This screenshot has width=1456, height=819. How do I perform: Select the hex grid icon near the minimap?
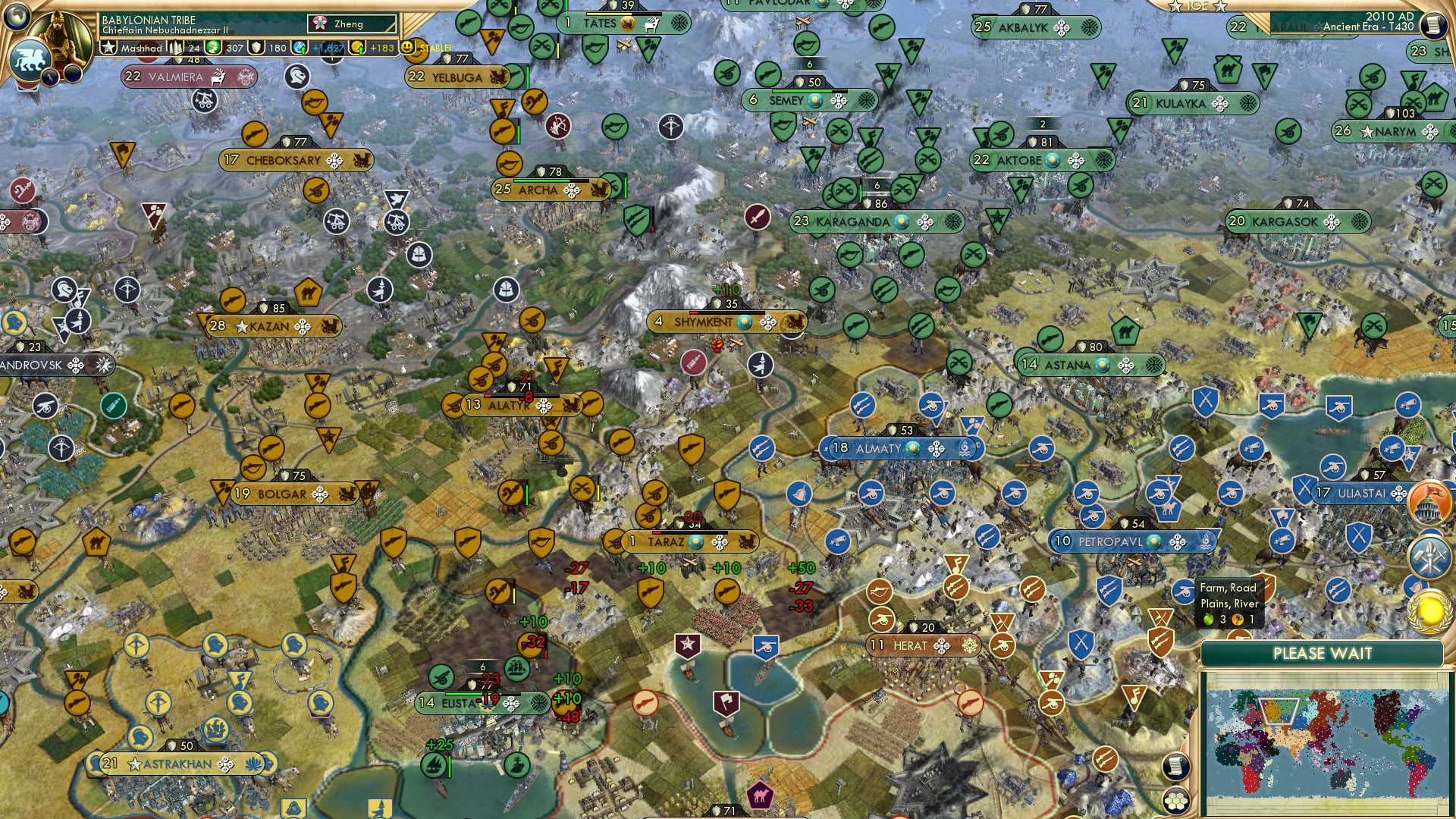coord(1175,801)
